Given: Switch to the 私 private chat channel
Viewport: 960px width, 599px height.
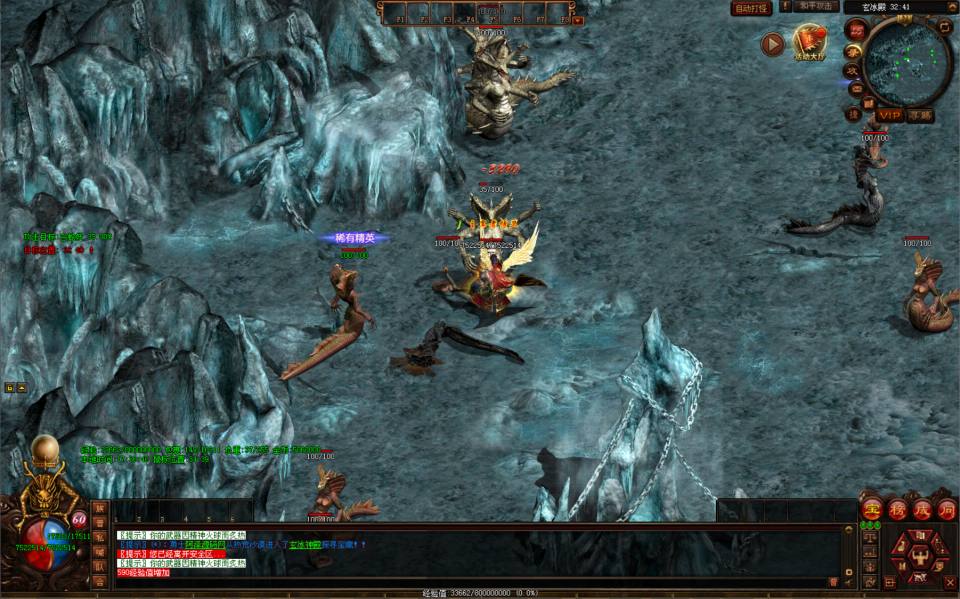Looking at the screenshot, I should [99, 536].
